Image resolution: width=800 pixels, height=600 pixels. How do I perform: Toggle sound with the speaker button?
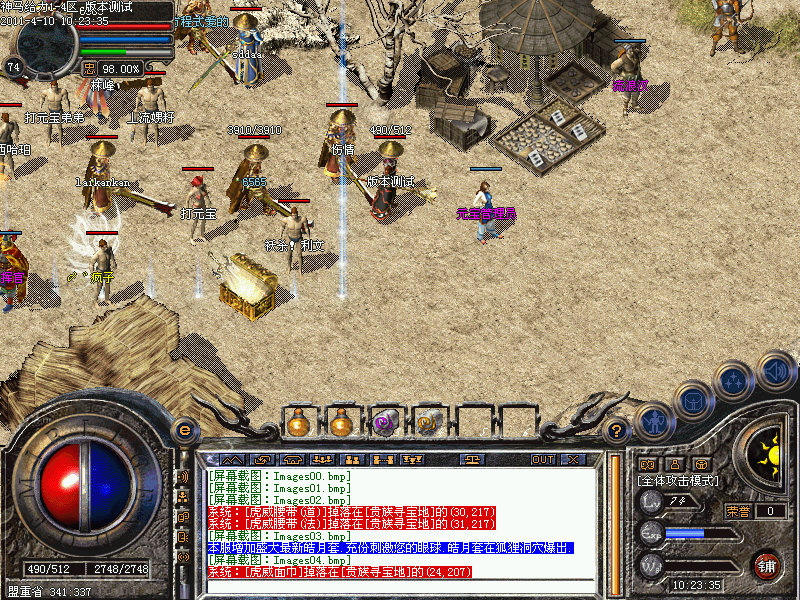click(x=775, y=370)
